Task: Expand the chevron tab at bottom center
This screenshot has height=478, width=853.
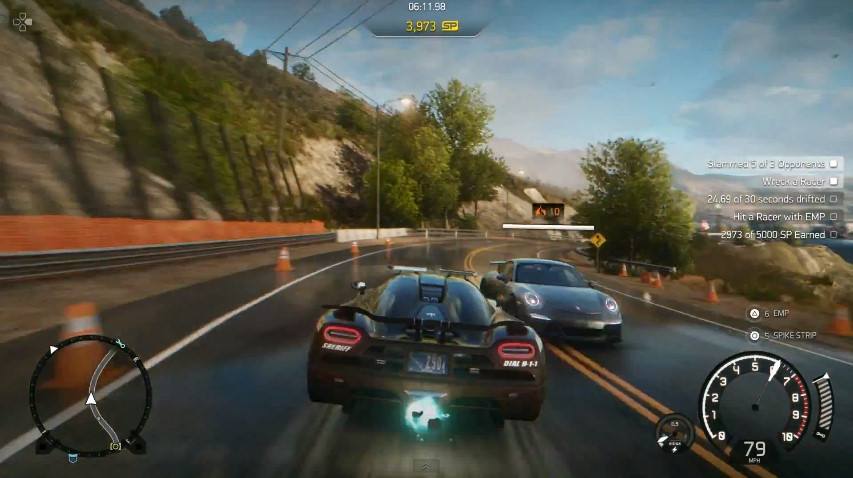Action: tap(425, 466)
